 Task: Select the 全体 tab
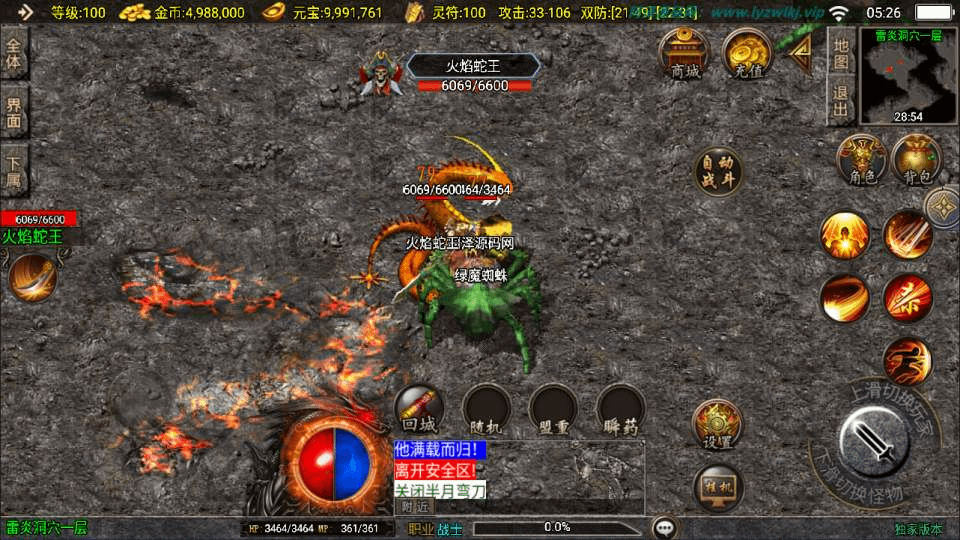(x=14, y=53)
